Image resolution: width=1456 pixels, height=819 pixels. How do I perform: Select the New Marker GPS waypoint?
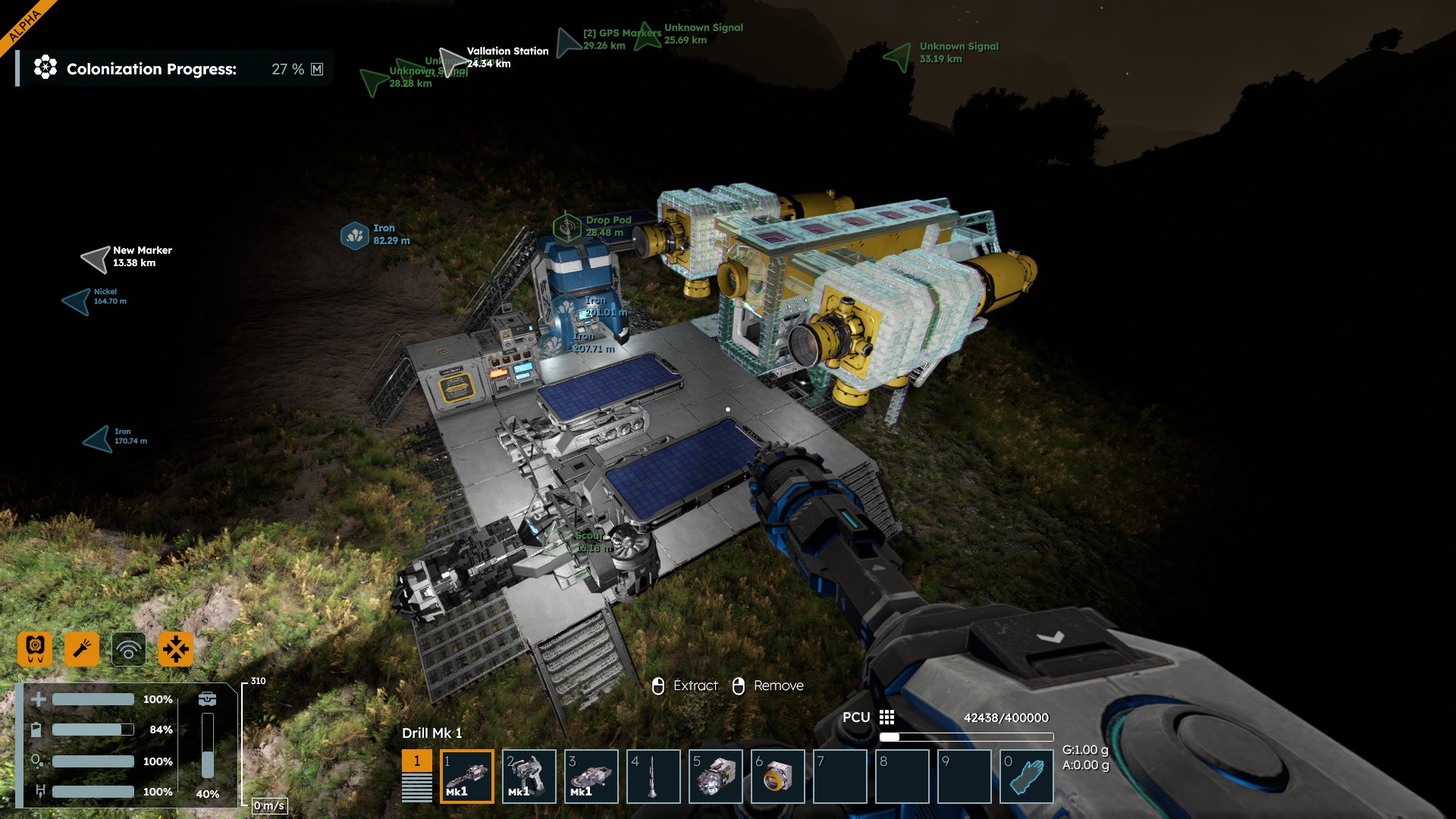[x=96, y=259]
